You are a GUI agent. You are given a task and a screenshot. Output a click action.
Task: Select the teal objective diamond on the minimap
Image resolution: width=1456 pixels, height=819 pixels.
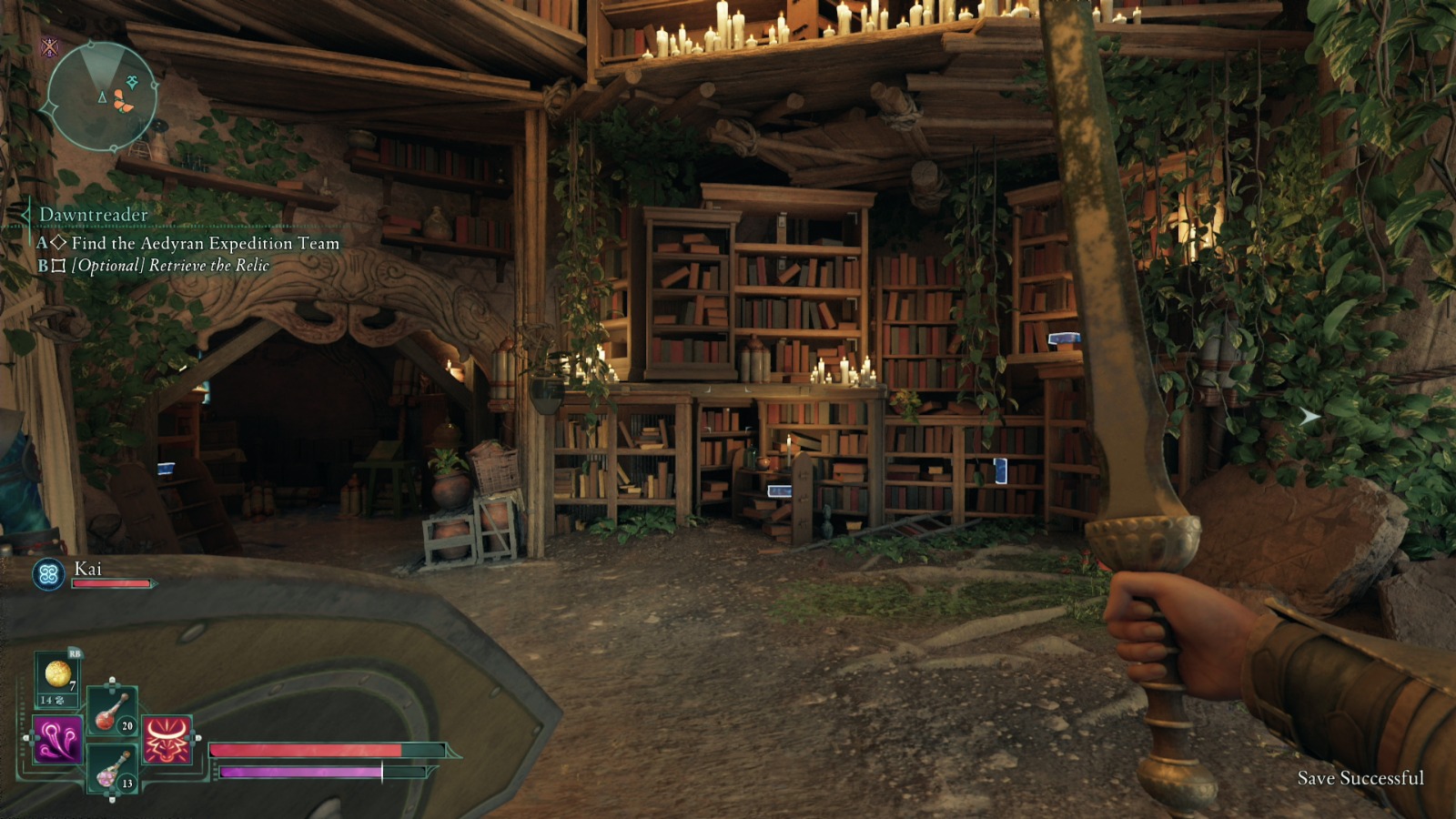coord(131,83)
